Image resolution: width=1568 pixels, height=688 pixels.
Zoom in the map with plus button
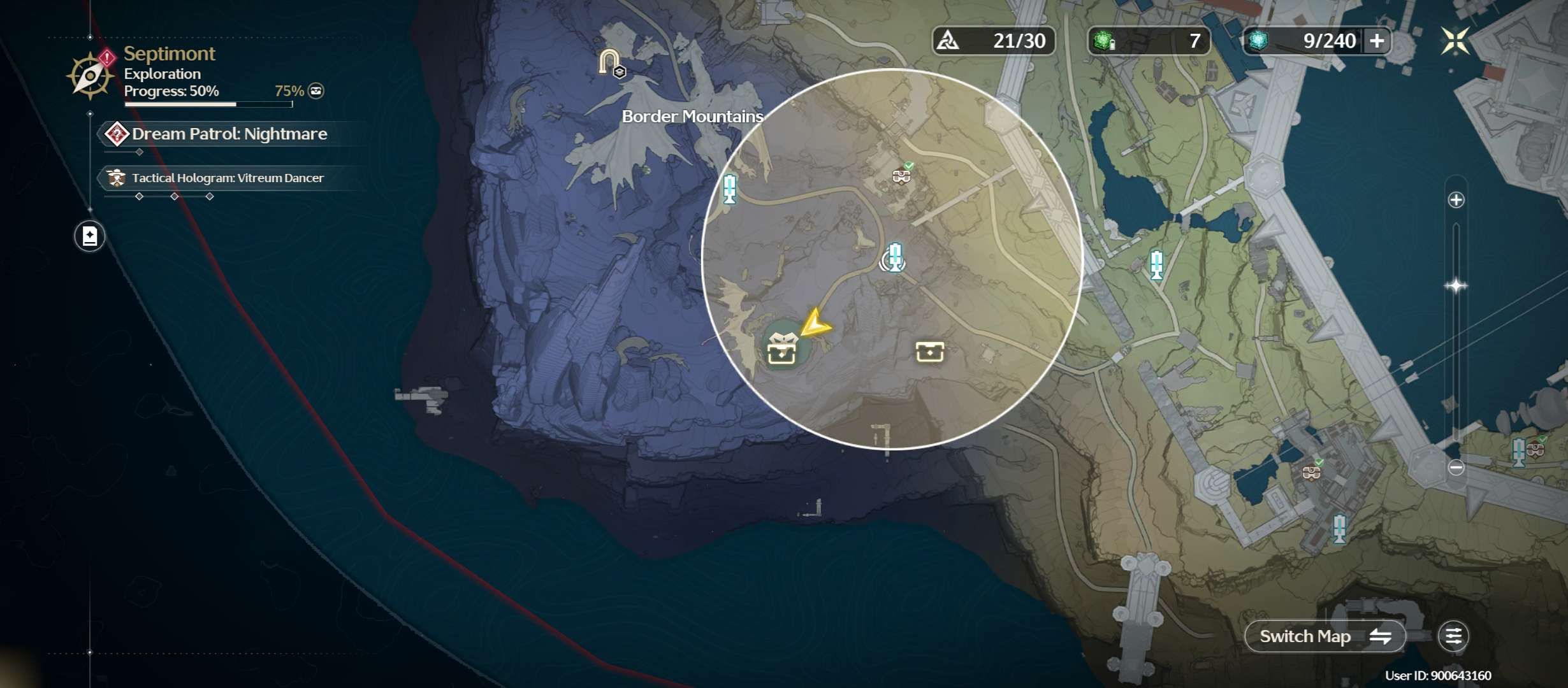tap(1456, 200)
